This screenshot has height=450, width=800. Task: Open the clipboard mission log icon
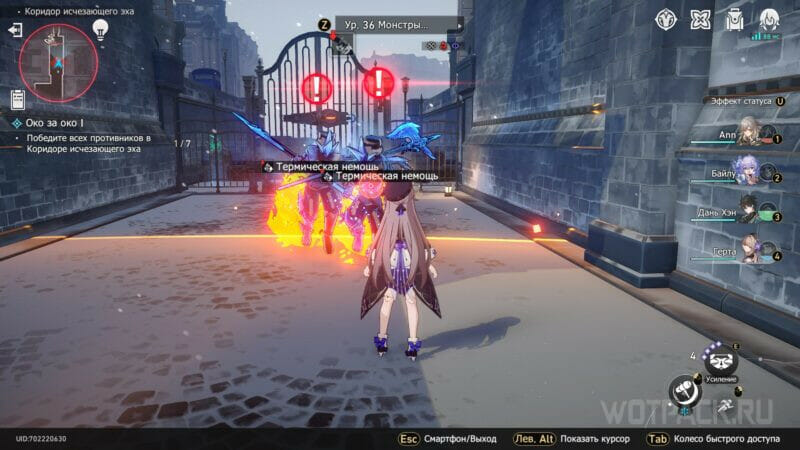[17, 99]
